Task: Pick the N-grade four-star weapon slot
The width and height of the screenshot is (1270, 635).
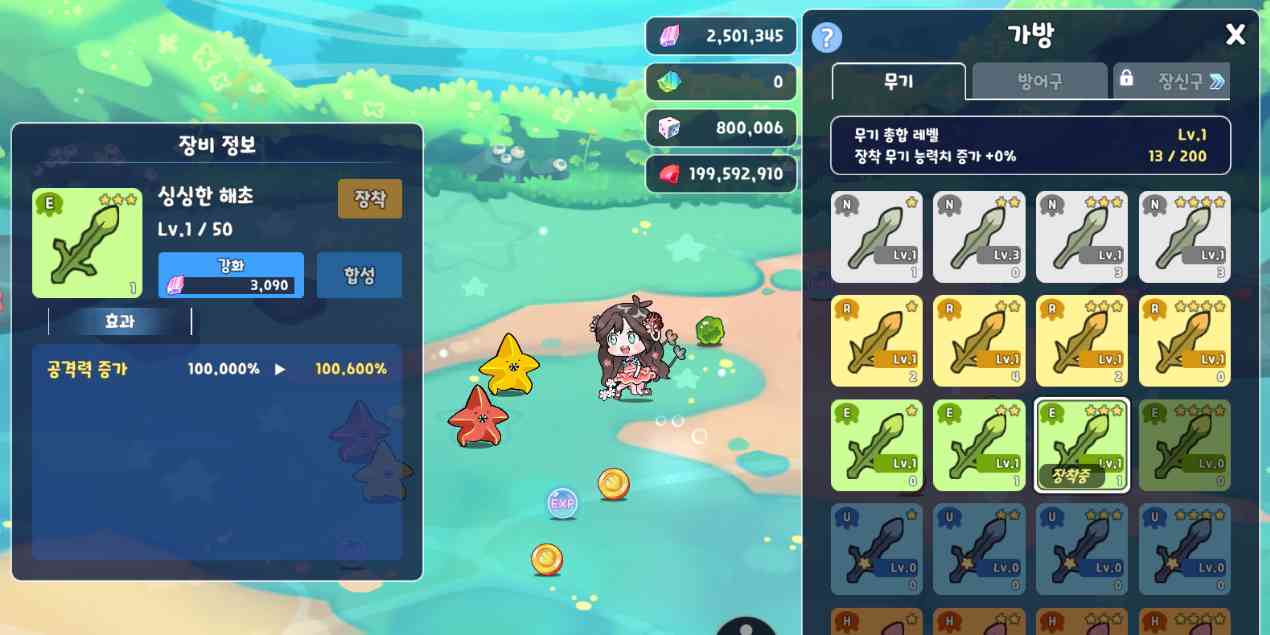Action: pos(1185,238)
